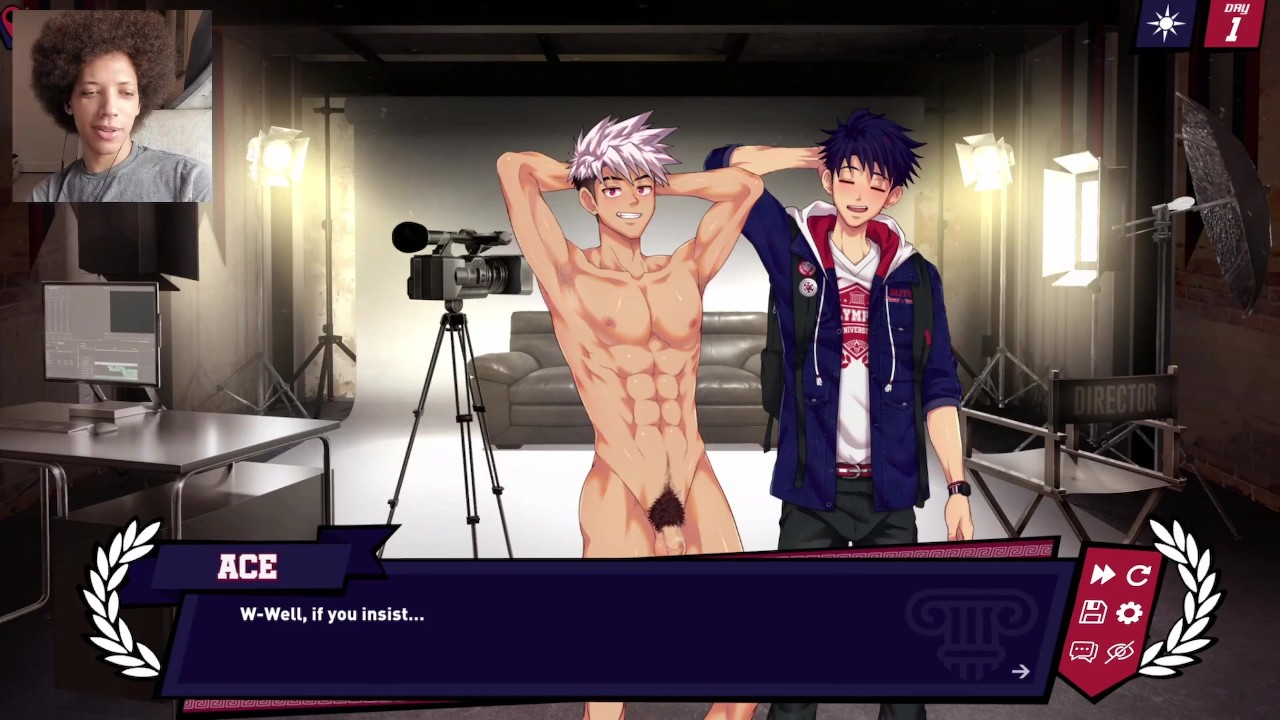The height and width of the screenshot is (720, 1280).
Task: Advance dialogue using the white arrow
Action: click(x=1020, y=672)
